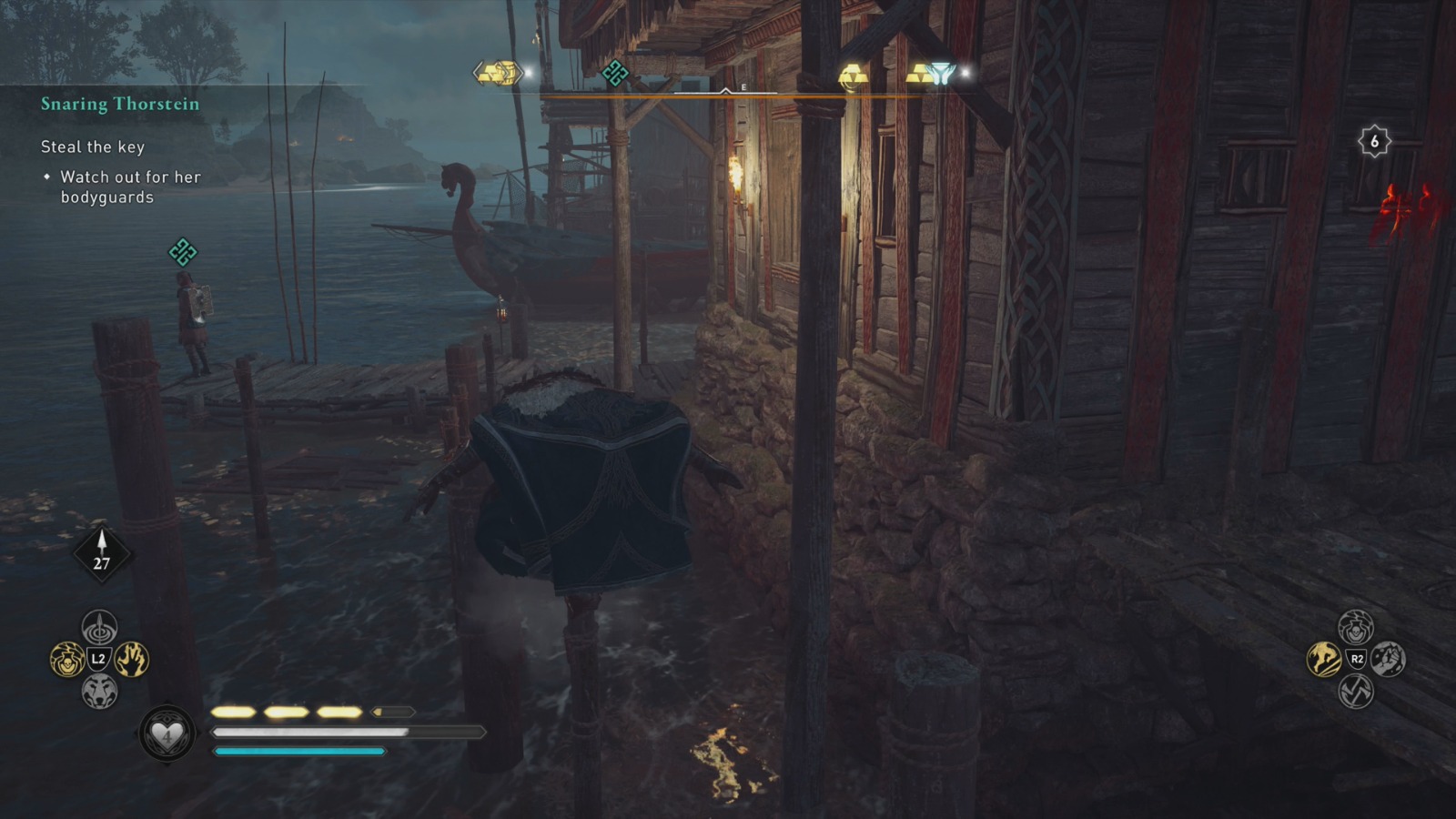1456x819 pixels.
Task: Activate the poisonous powder trap ability
Action: click(x=66, y=660)
